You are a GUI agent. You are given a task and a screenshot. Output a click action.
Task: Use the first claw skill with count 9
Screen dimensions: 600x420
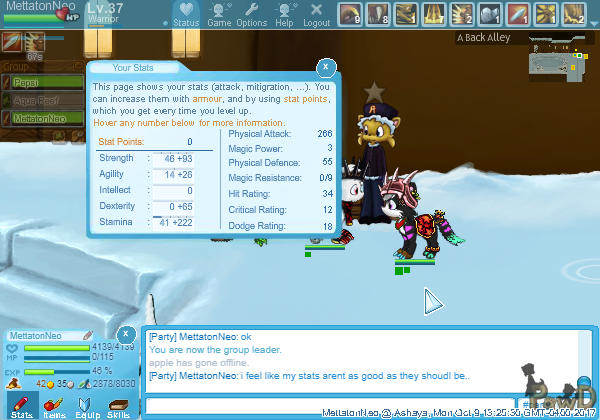[349, 14]
